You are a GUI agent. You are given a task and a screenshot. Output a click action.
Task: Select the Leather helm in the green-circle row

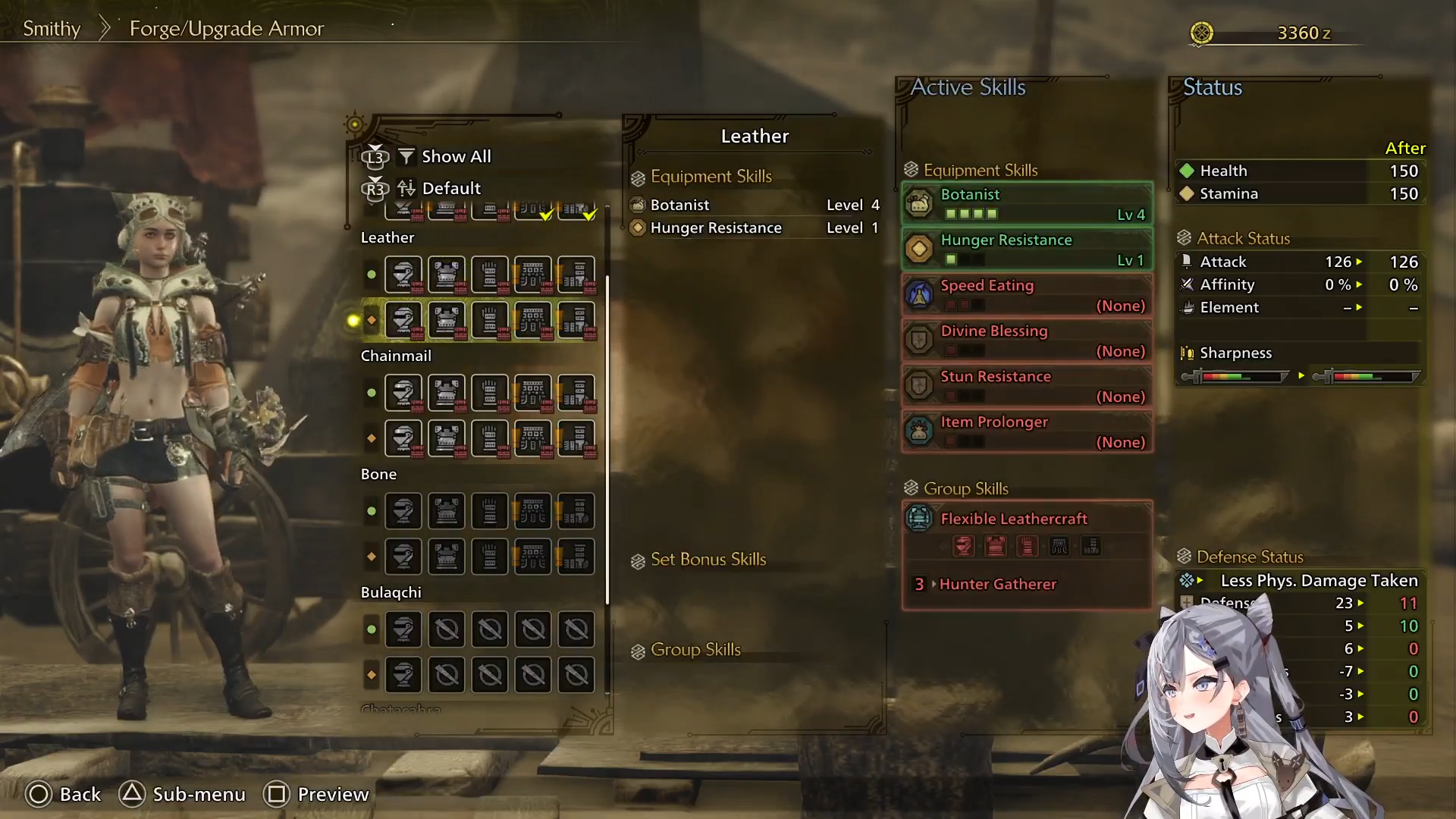click(403, 275)
